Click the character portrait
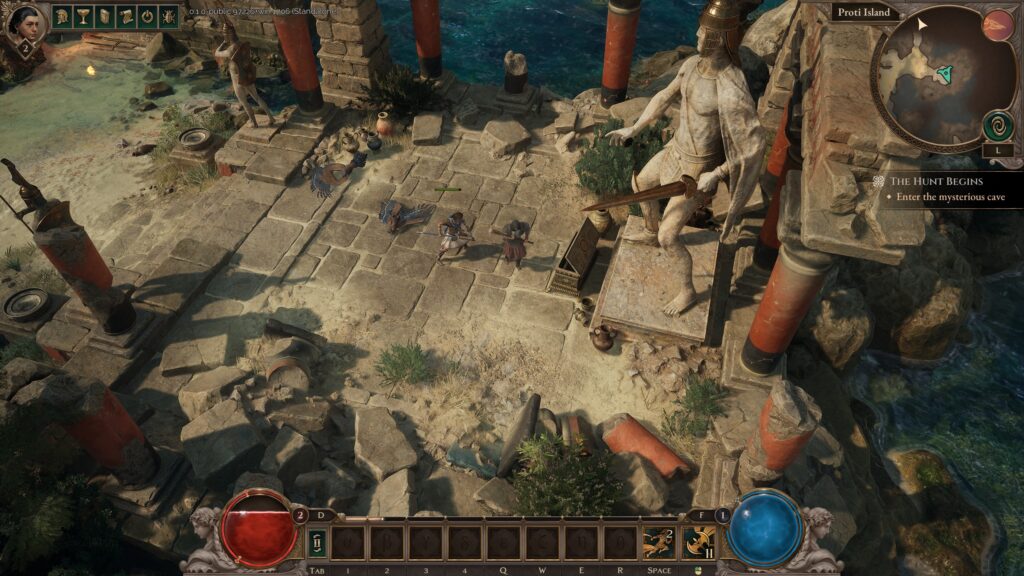1024x576 pixels. [26, 23]
